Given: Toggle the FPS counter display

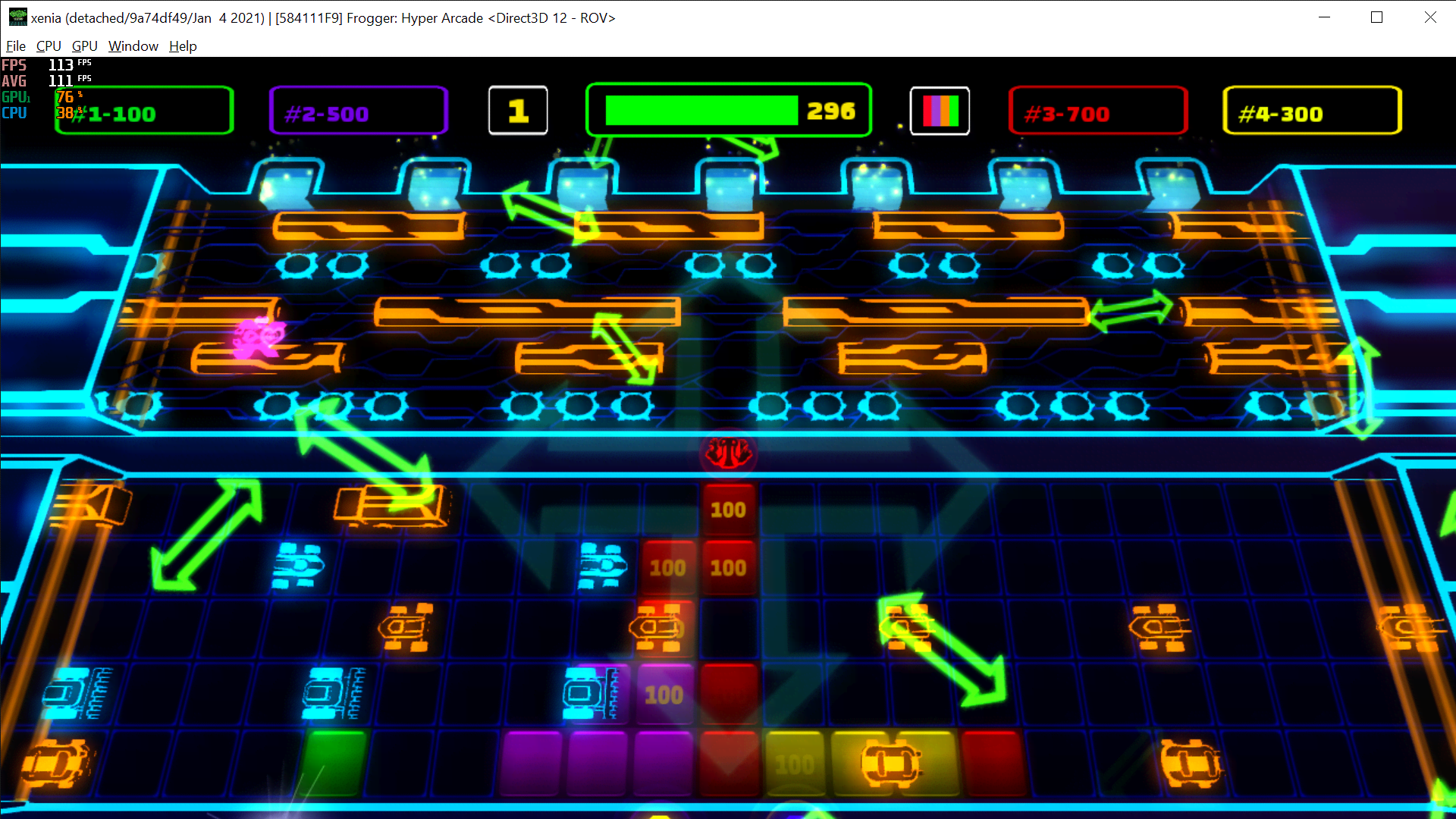Looking at the screenshot, I should pyautogui.click(x=14, y=65).
